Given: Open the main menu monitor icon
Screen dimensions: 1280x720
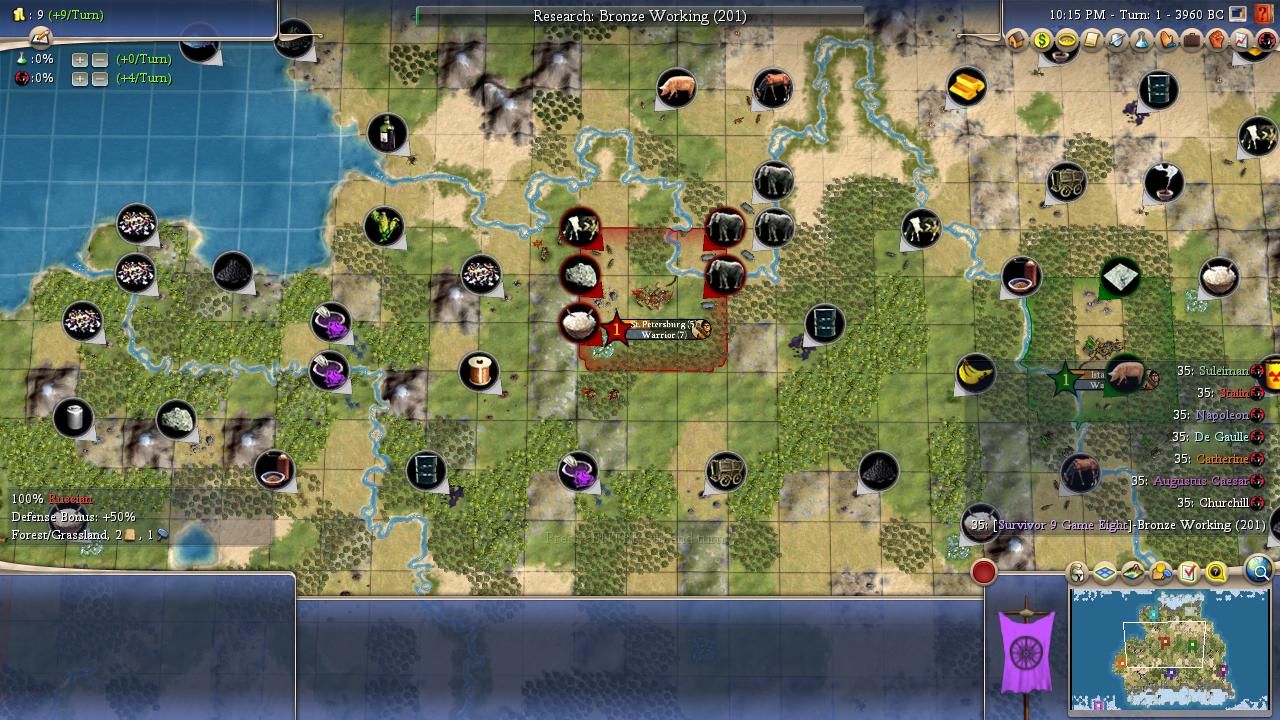Looking at the screenshot, I should 1238,15.
